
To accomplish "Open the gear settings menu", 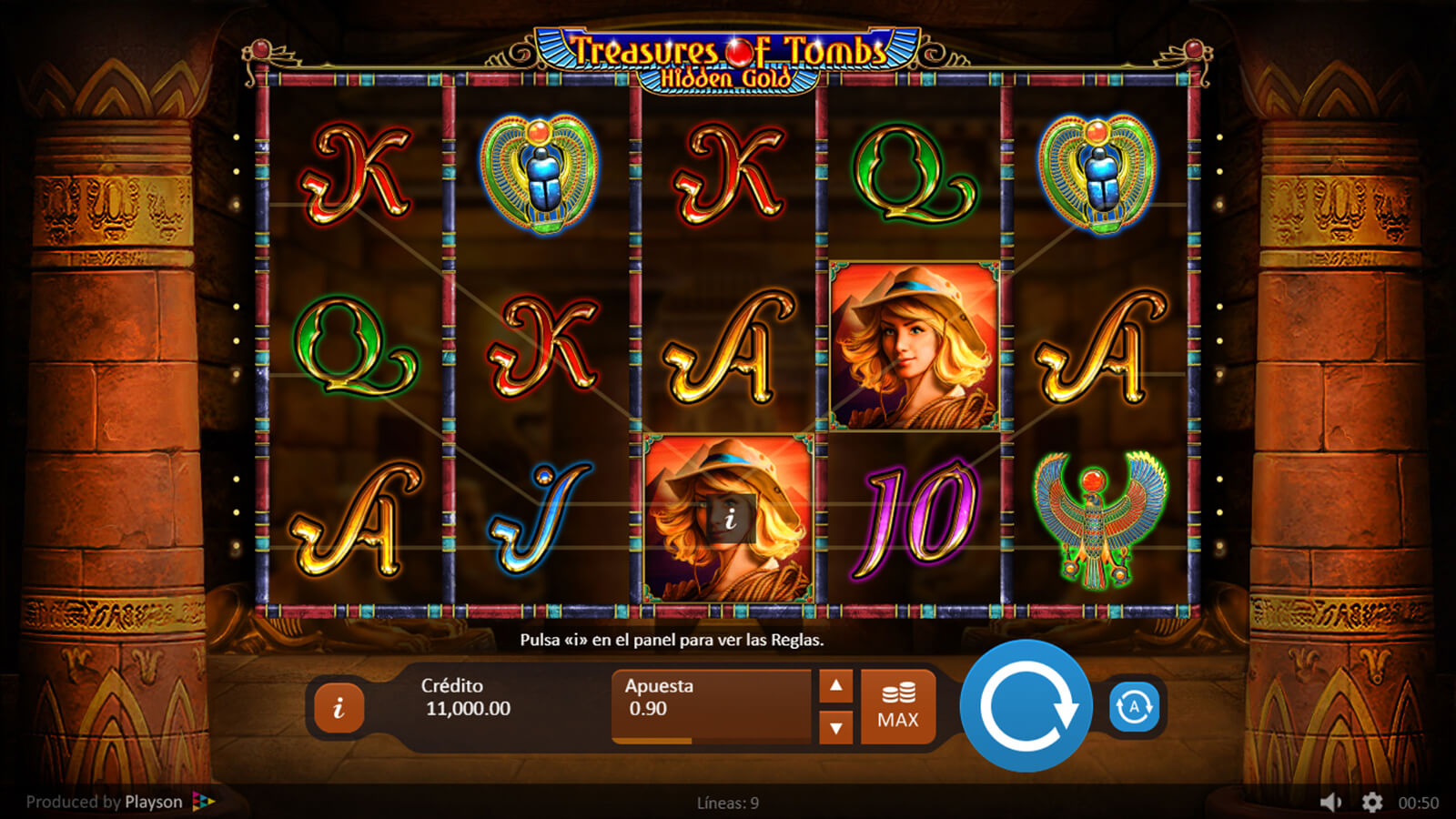I will 1371,802.
